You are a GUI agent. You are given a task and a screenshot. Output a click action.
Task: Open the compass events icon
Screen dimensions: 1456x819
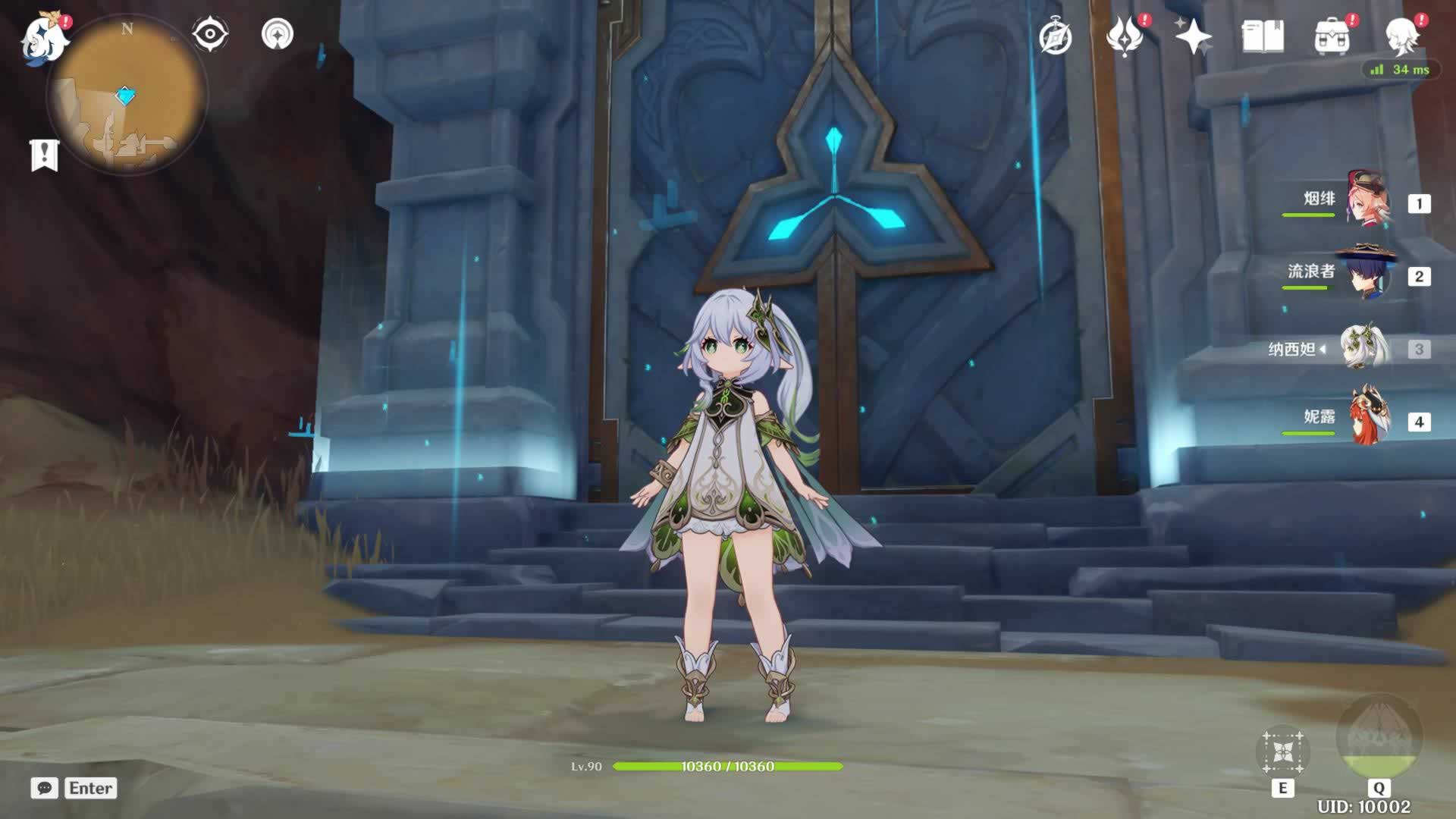[x=1055, y=36]
